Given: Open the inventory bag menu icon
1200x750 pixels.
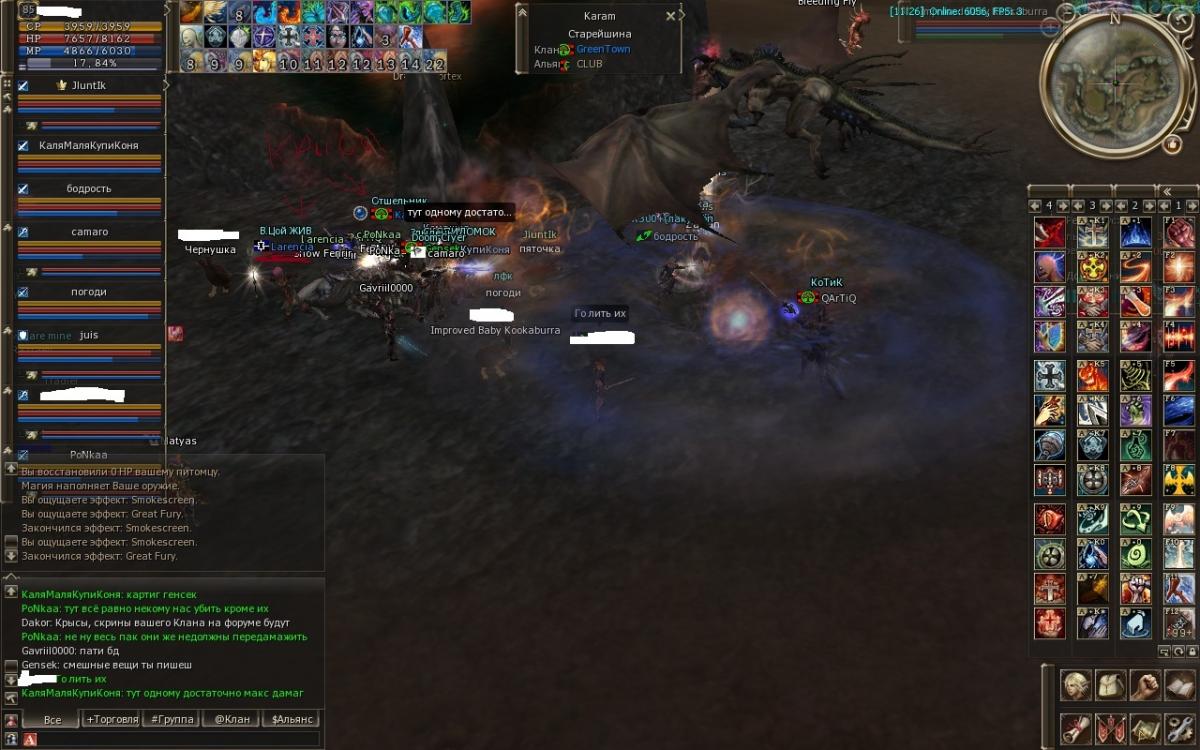Looking at the screenshot, I should (1110, 685).
